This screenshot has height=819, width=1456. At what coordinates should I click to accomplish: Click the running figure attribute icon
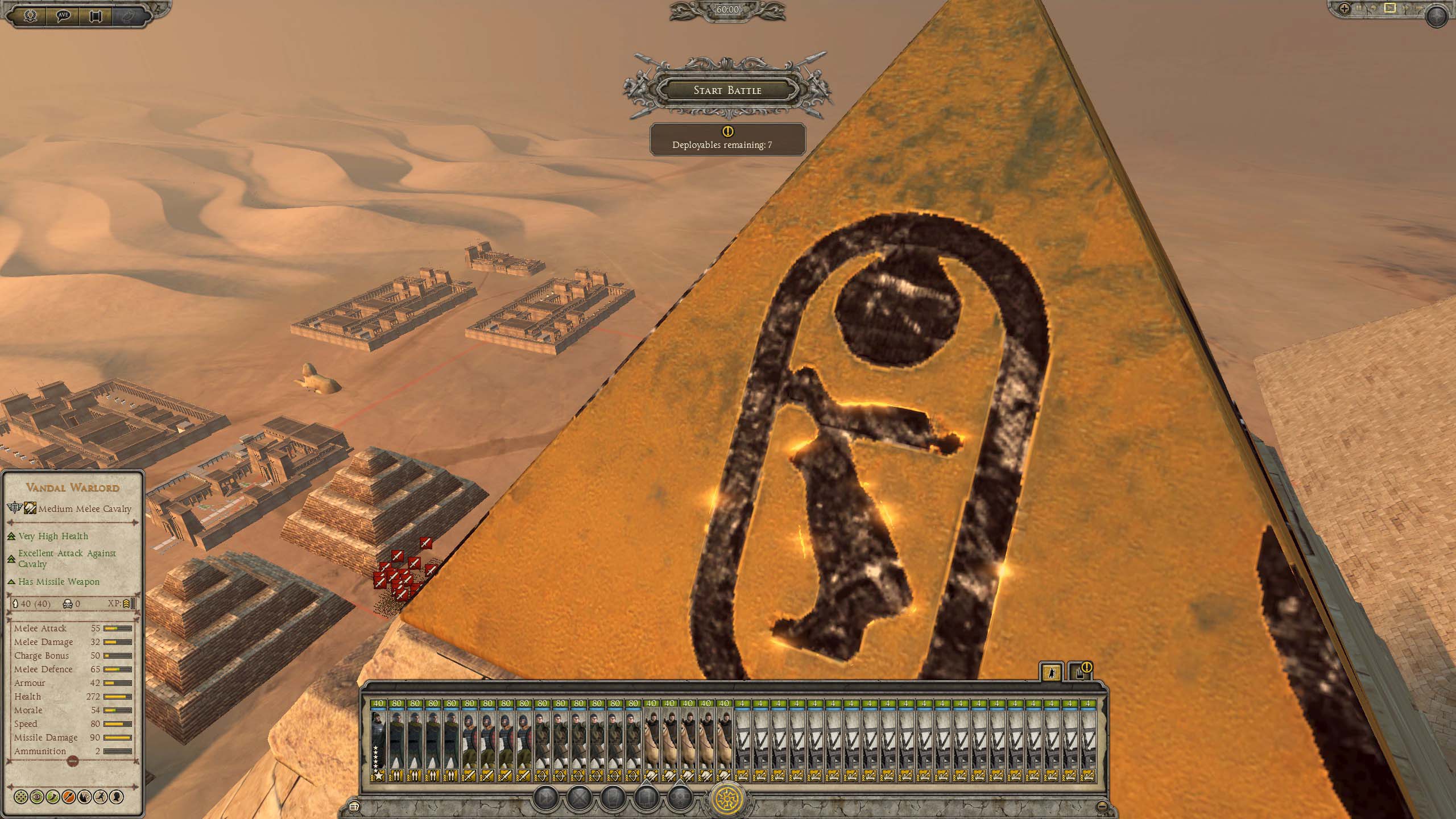point(101,796)
